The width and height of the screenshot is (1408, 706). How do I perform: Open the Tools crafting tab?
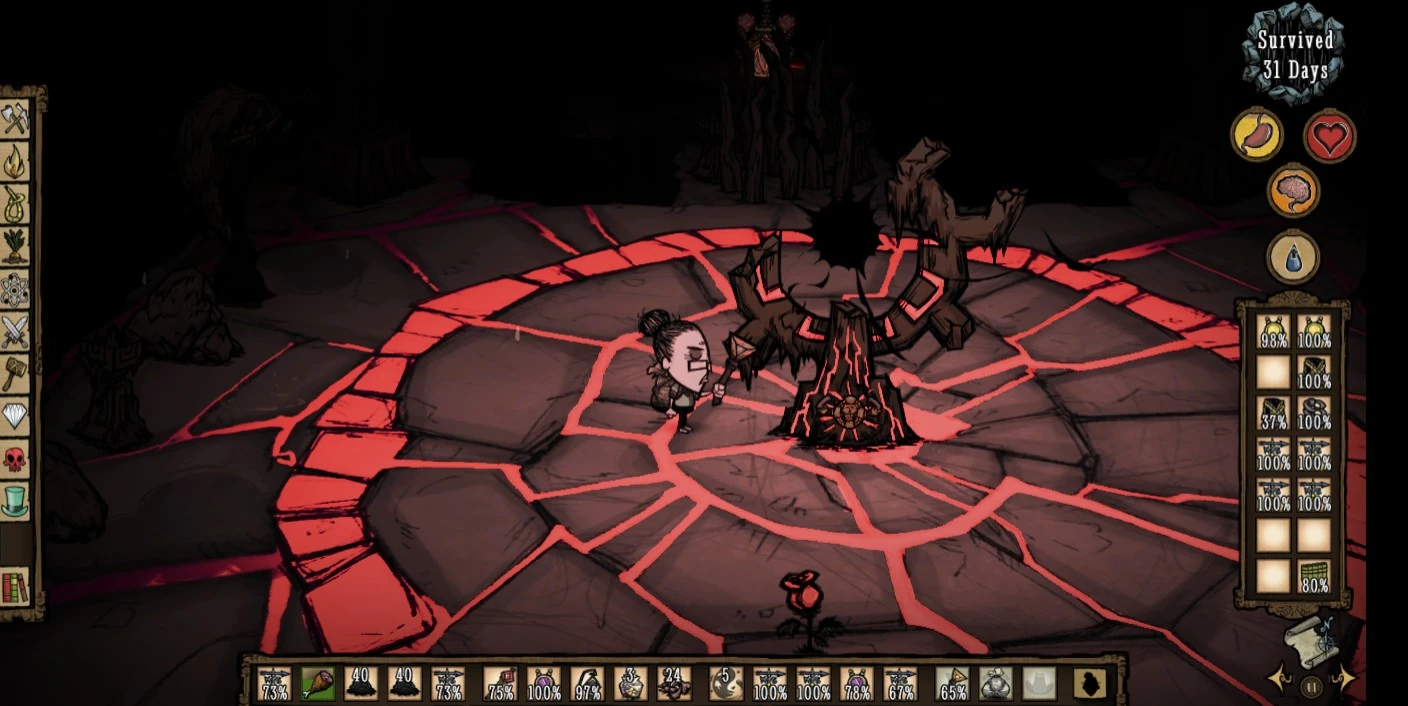[15, 119]
